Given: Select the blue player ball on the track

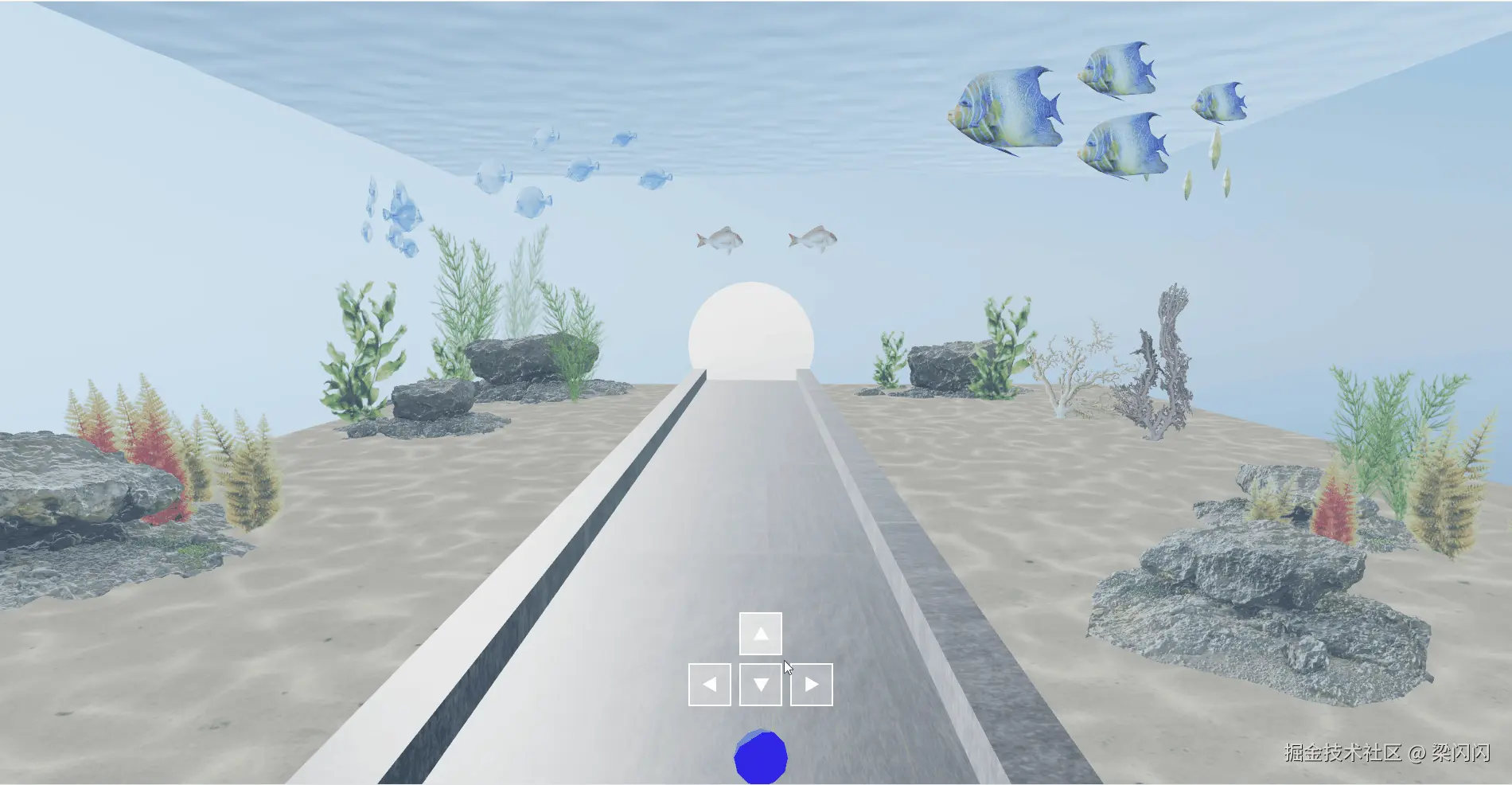Looking at the screenshot, I should click(762, 758).
